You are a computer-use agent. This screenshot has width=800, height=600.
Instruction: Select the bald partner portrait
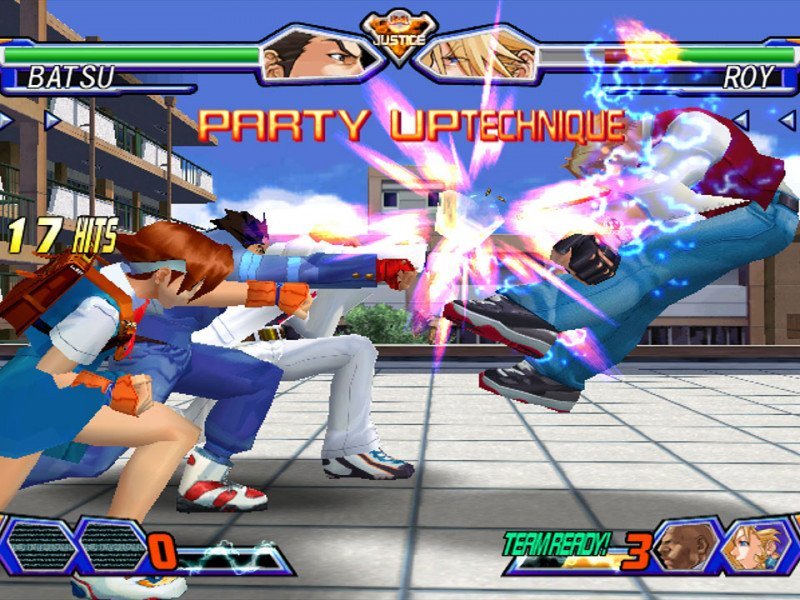(684, 546)
